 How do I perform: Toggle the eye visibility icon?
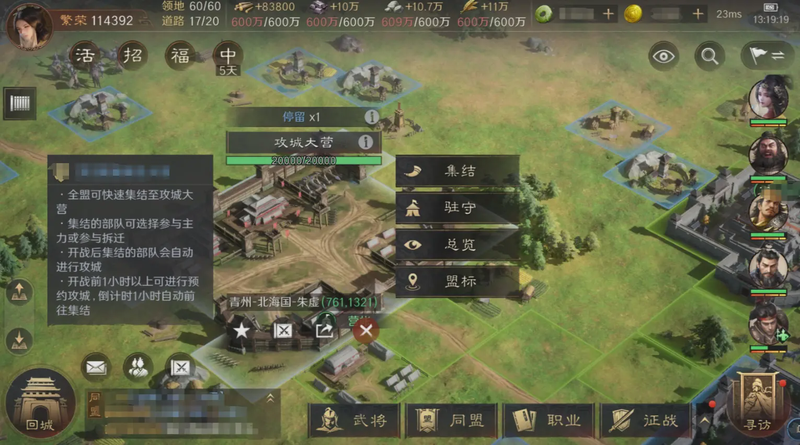coord(664,56)
